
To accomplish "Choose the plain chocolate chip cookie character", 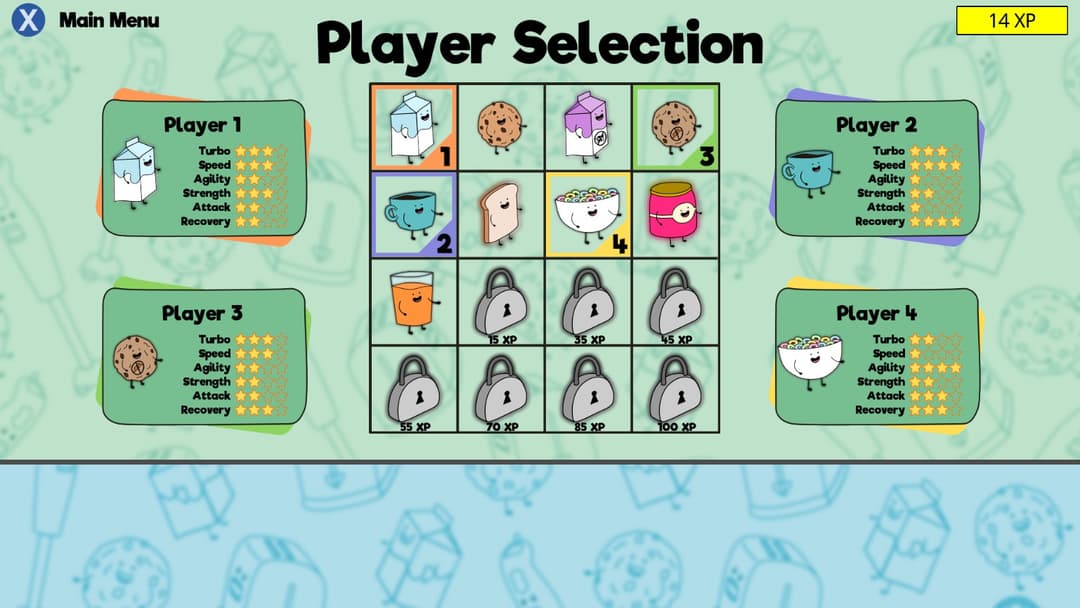I will point(501,127).
